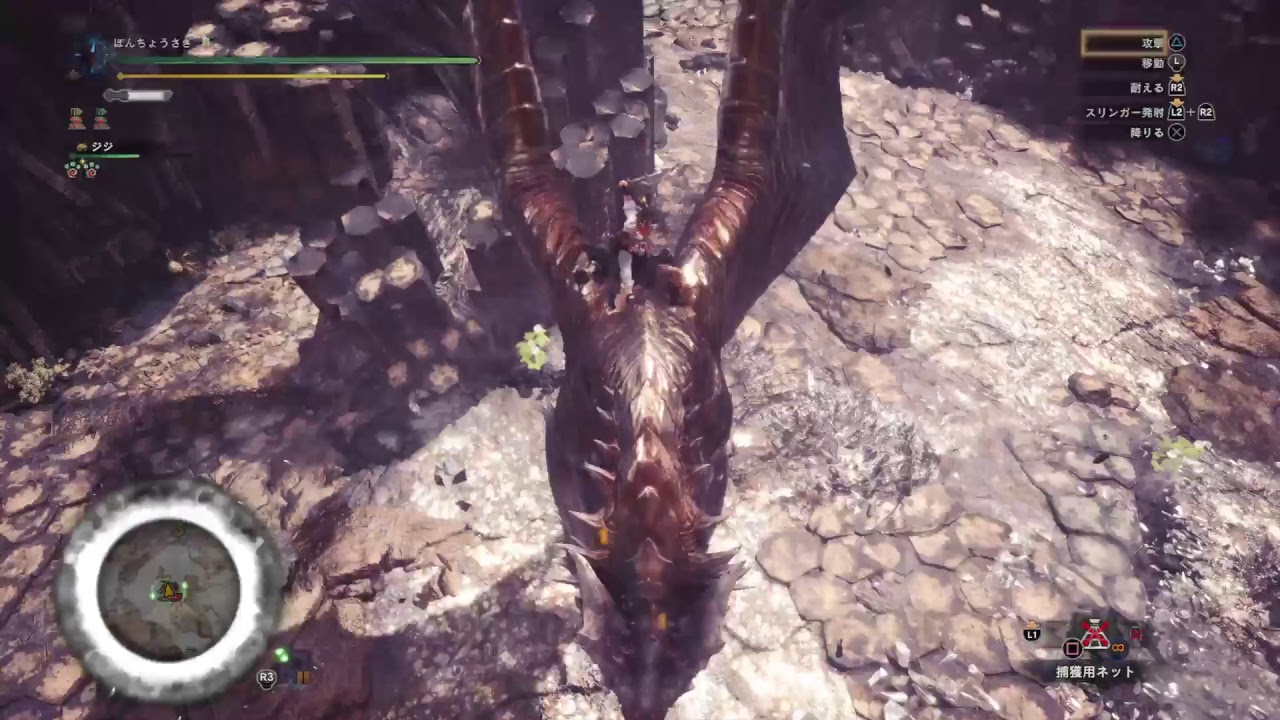Click the red crossed-out slinger icon
1280x720 pixels.
pos(1137,635)
